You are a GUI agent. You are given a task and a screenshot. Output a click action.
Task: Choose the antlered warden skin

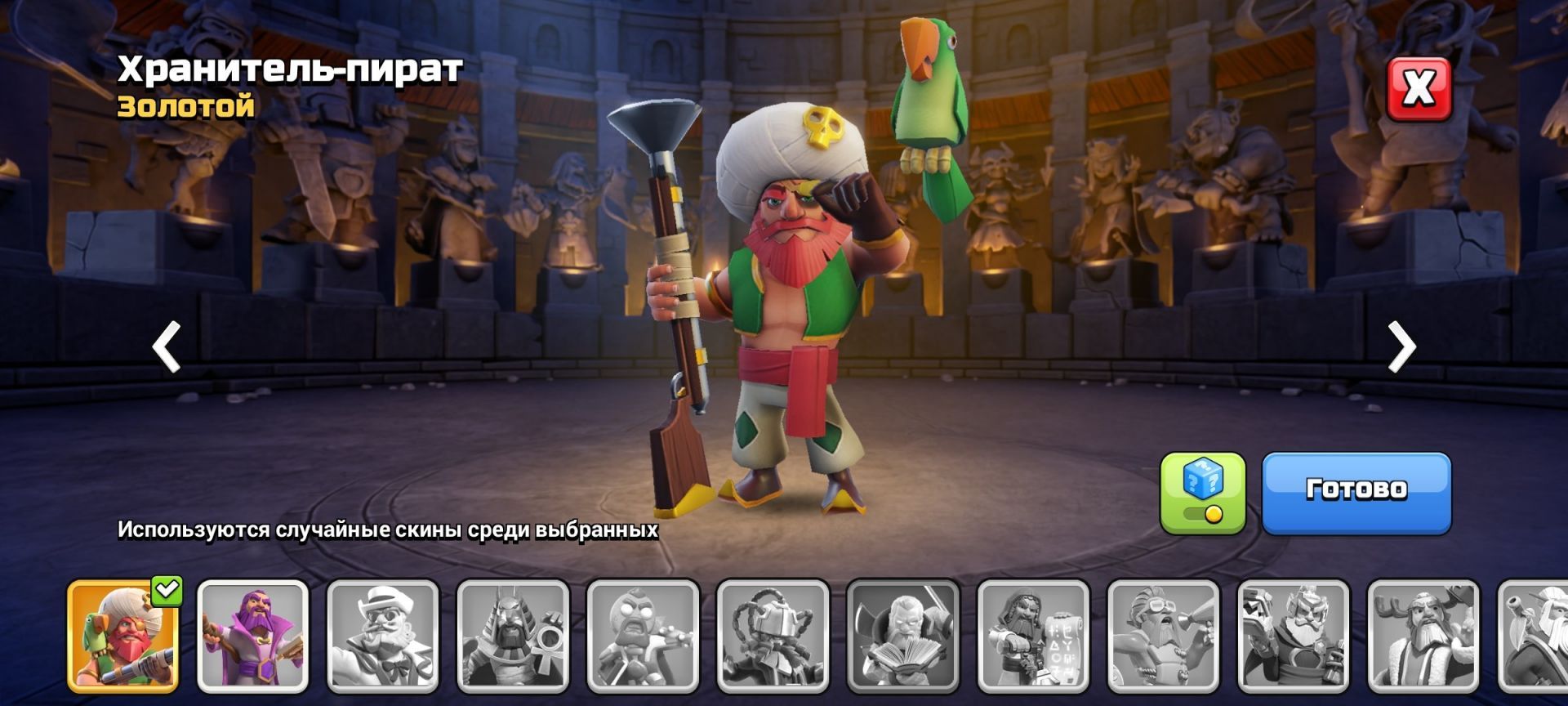coord(1423,636)
